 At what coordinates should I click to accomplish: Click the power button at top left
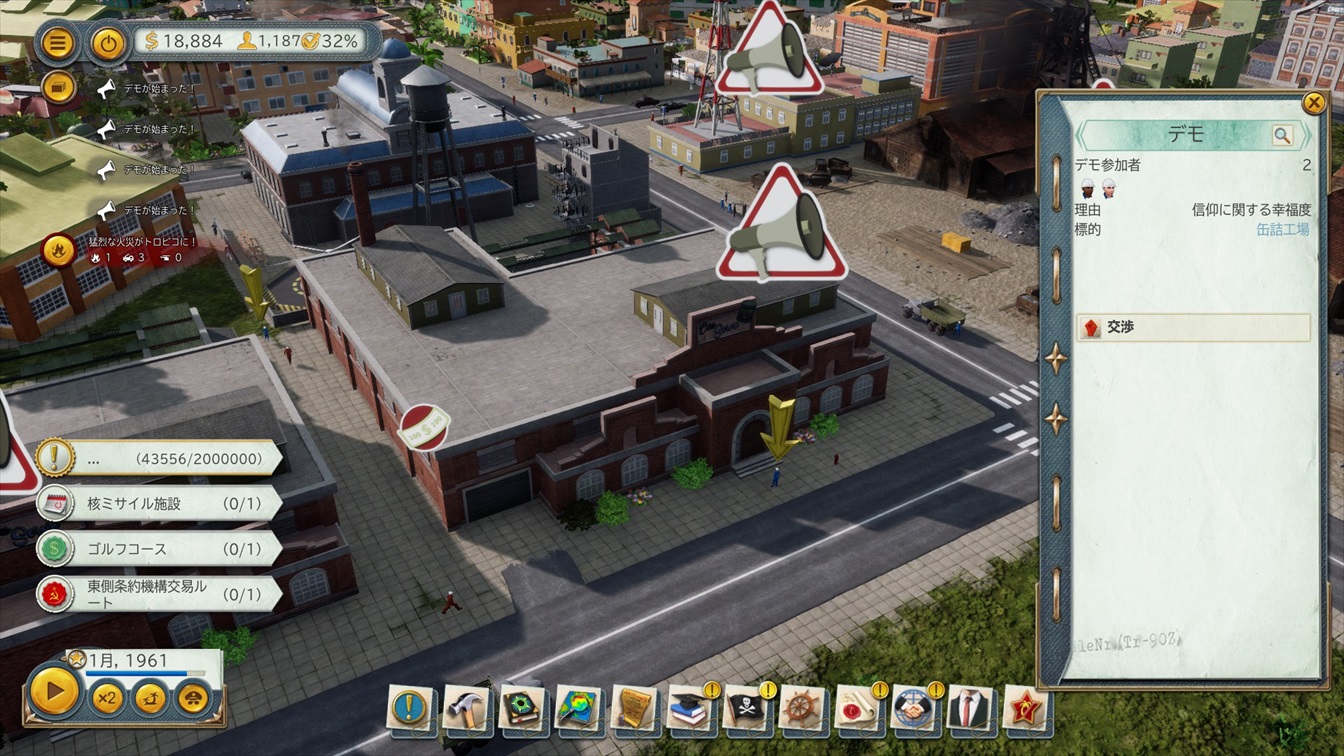click(107, 43)
